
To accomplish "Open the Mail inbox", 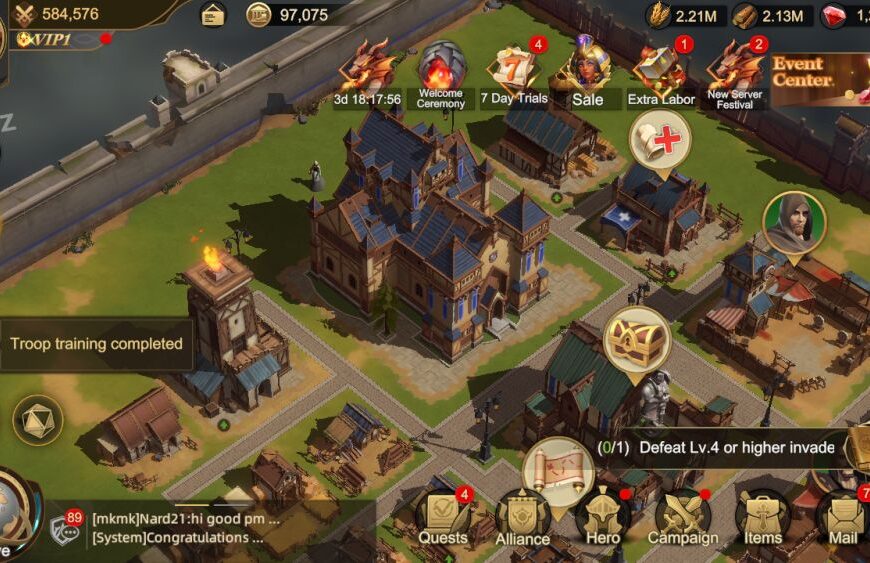I will [842, 517].
